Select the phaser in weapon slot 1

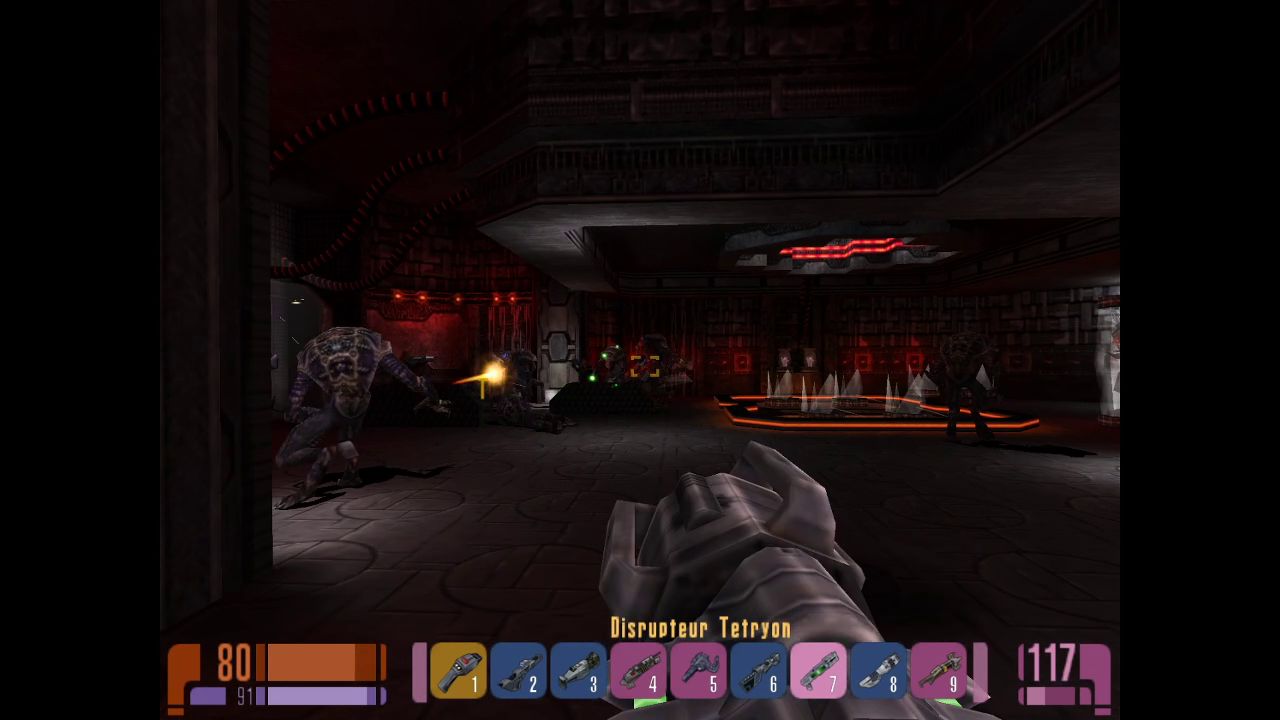click(x=458, y=670)
